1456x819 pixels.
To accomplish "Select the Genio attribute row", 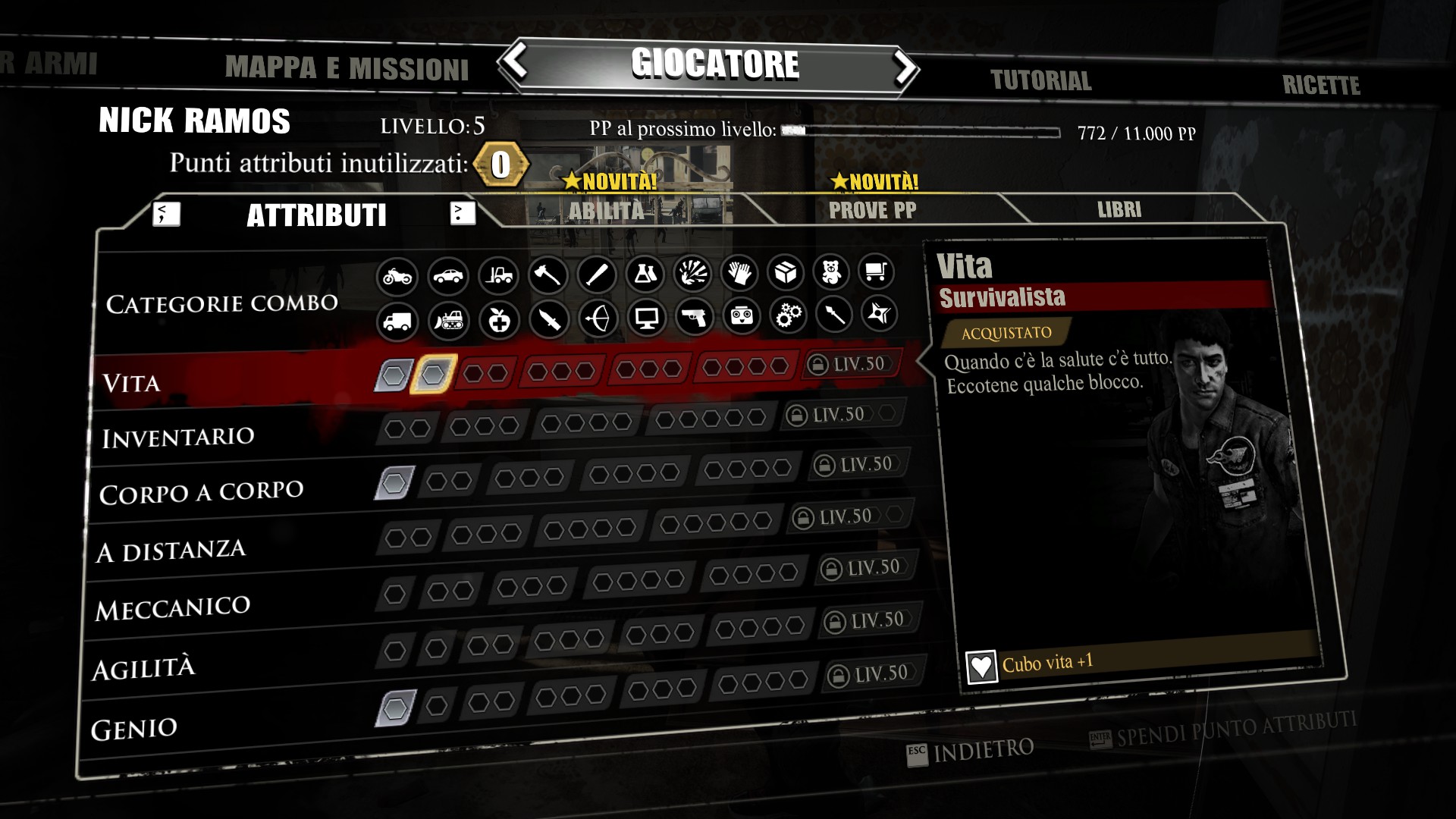I will pos(134,730).
